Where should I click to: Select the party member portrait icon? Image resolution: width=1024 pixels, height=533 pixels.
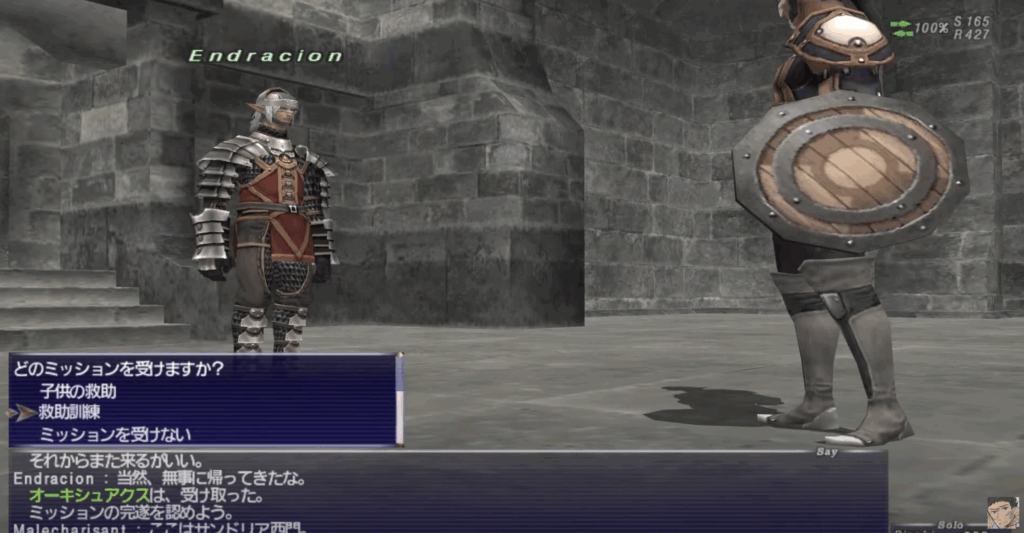(1002, 513)
